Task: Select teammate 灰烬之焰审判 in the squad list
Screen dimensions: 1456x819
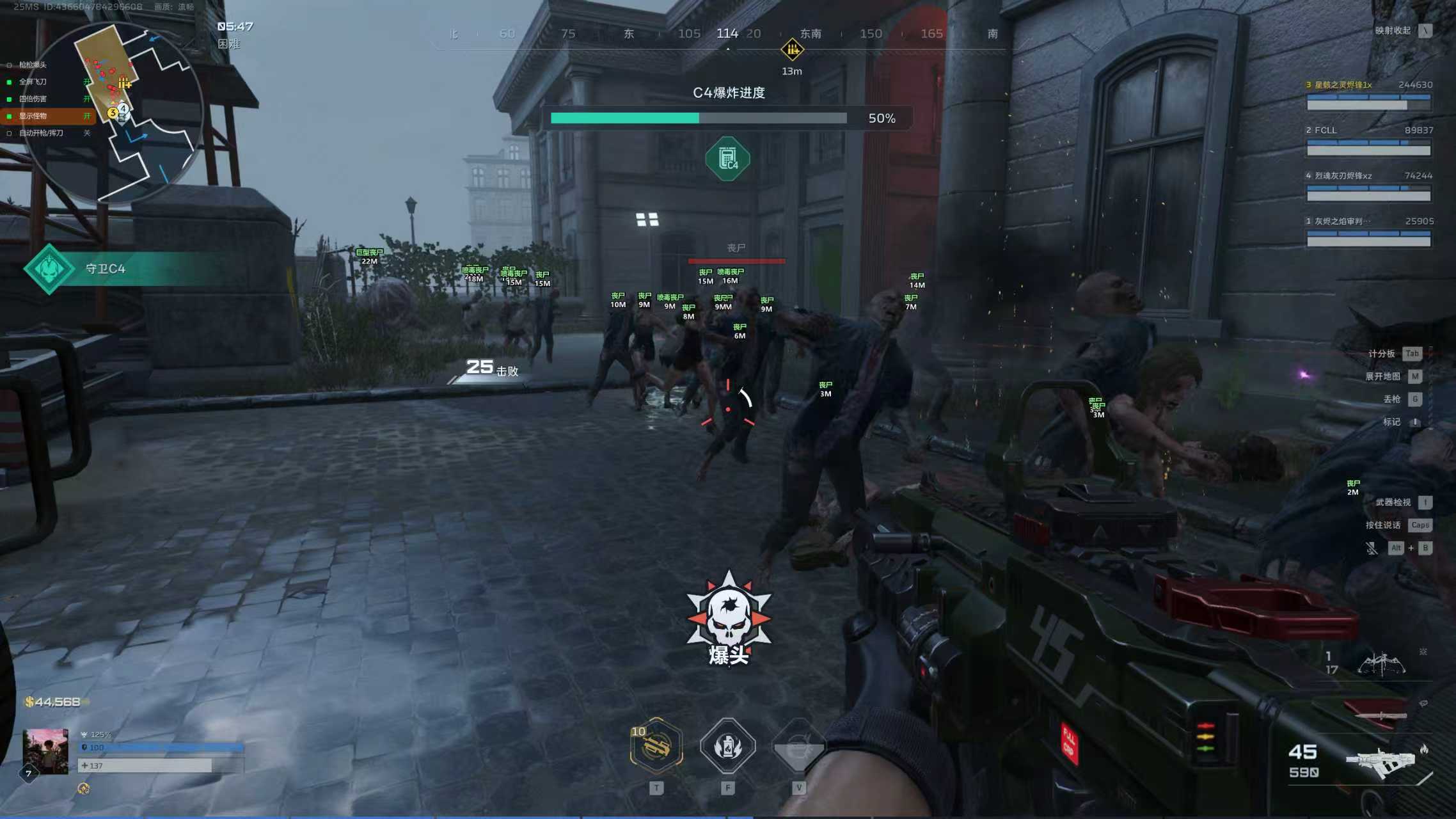Action: click(1368, 232)
